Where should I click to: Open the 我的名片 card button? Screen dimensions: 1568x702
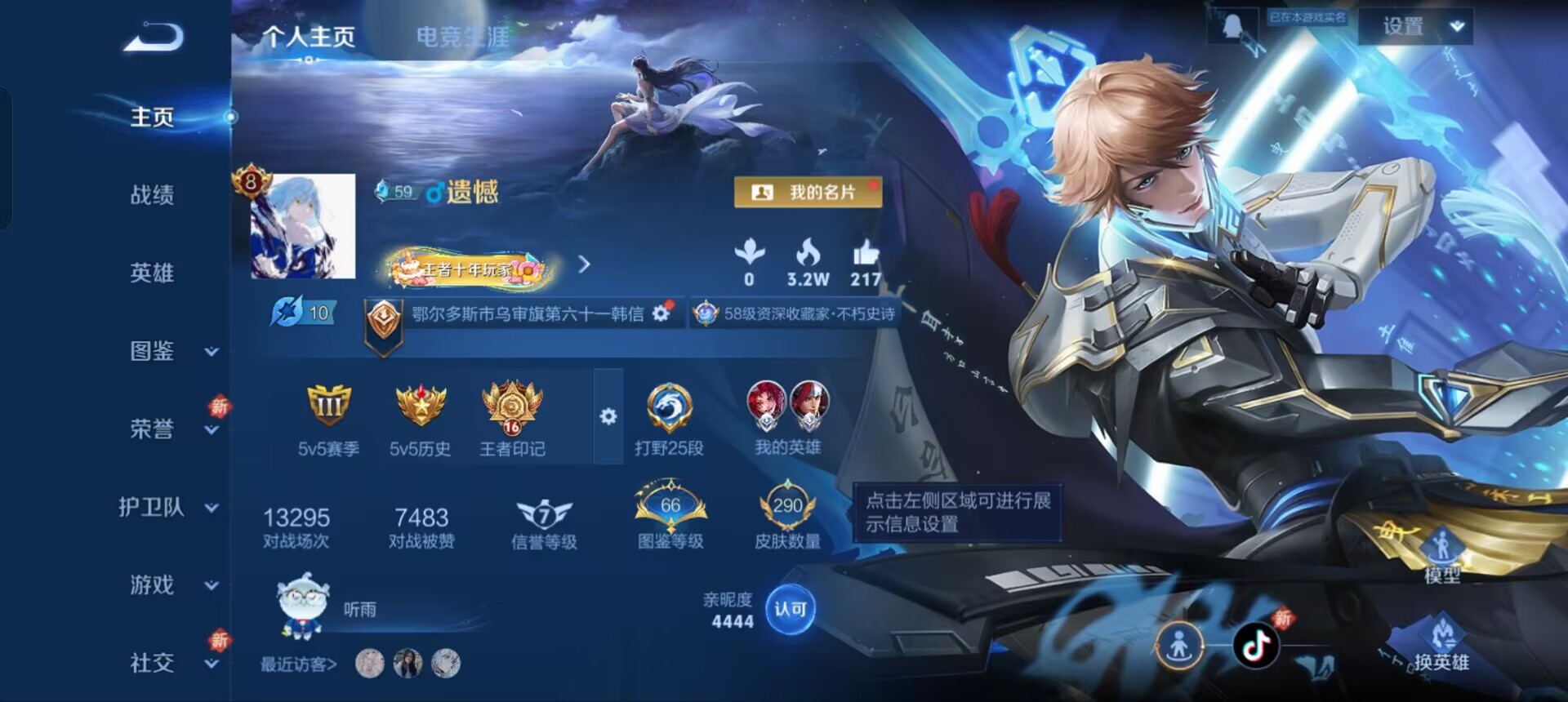click(808, 192)
